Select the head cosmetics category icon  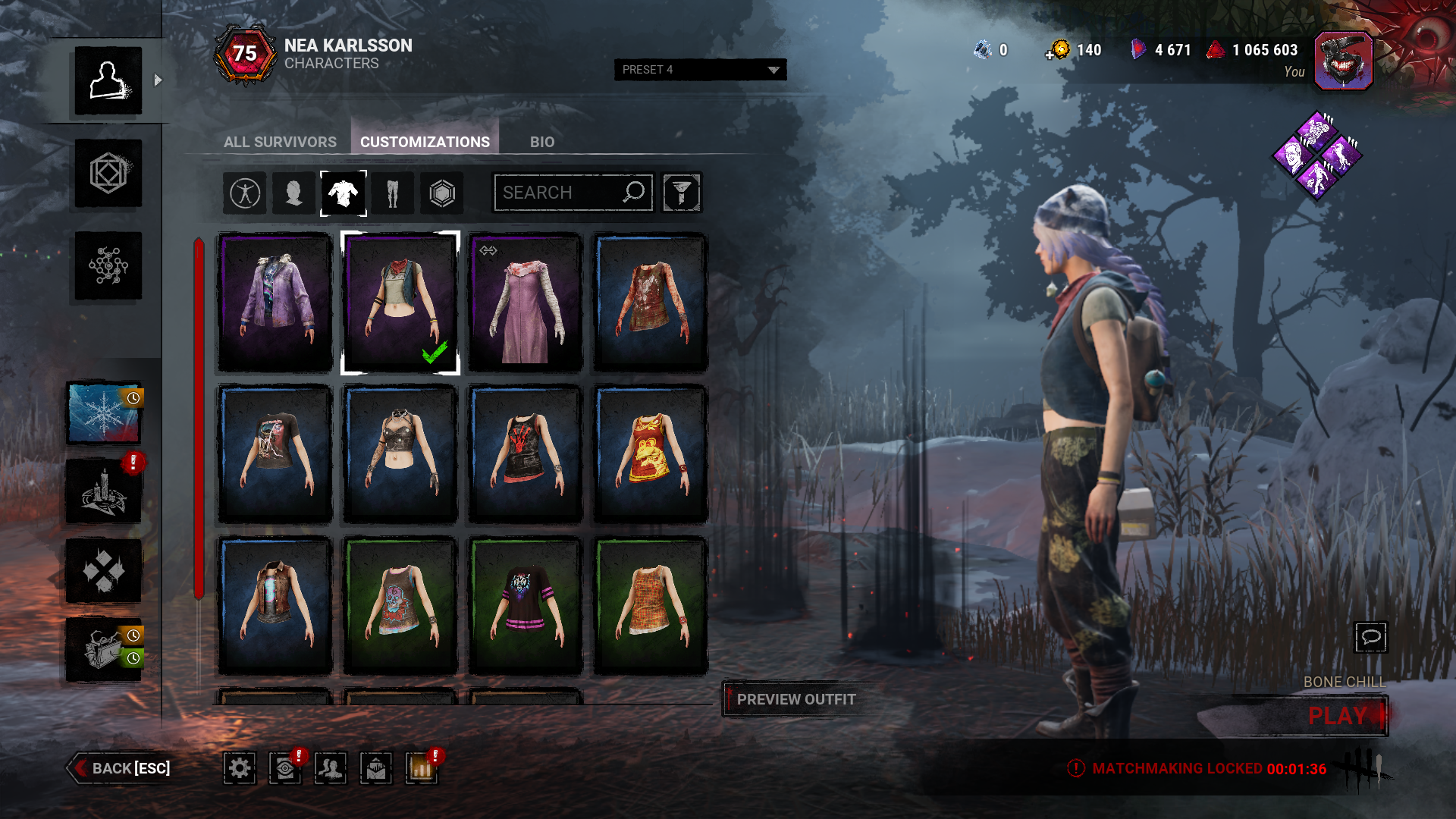pyautogui.click(x=293, y=193)
